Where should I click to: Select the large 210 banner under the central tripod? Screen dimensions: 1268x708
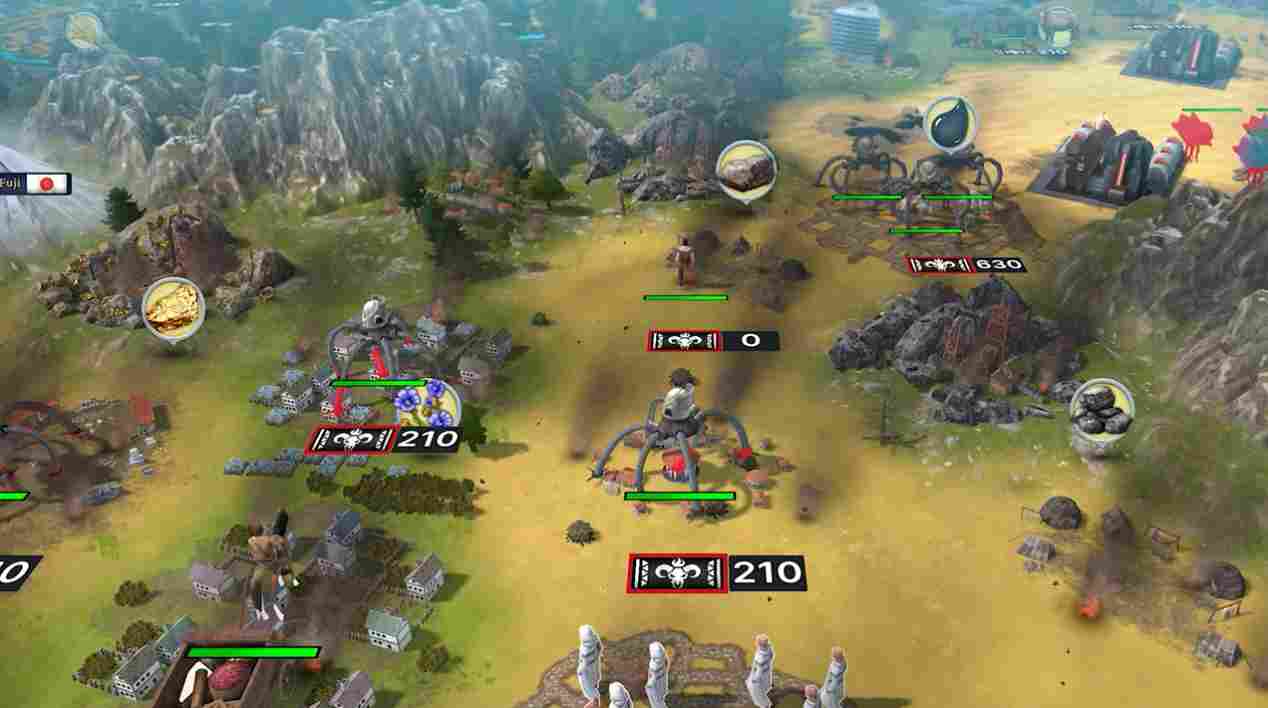(x=716, y=573)
